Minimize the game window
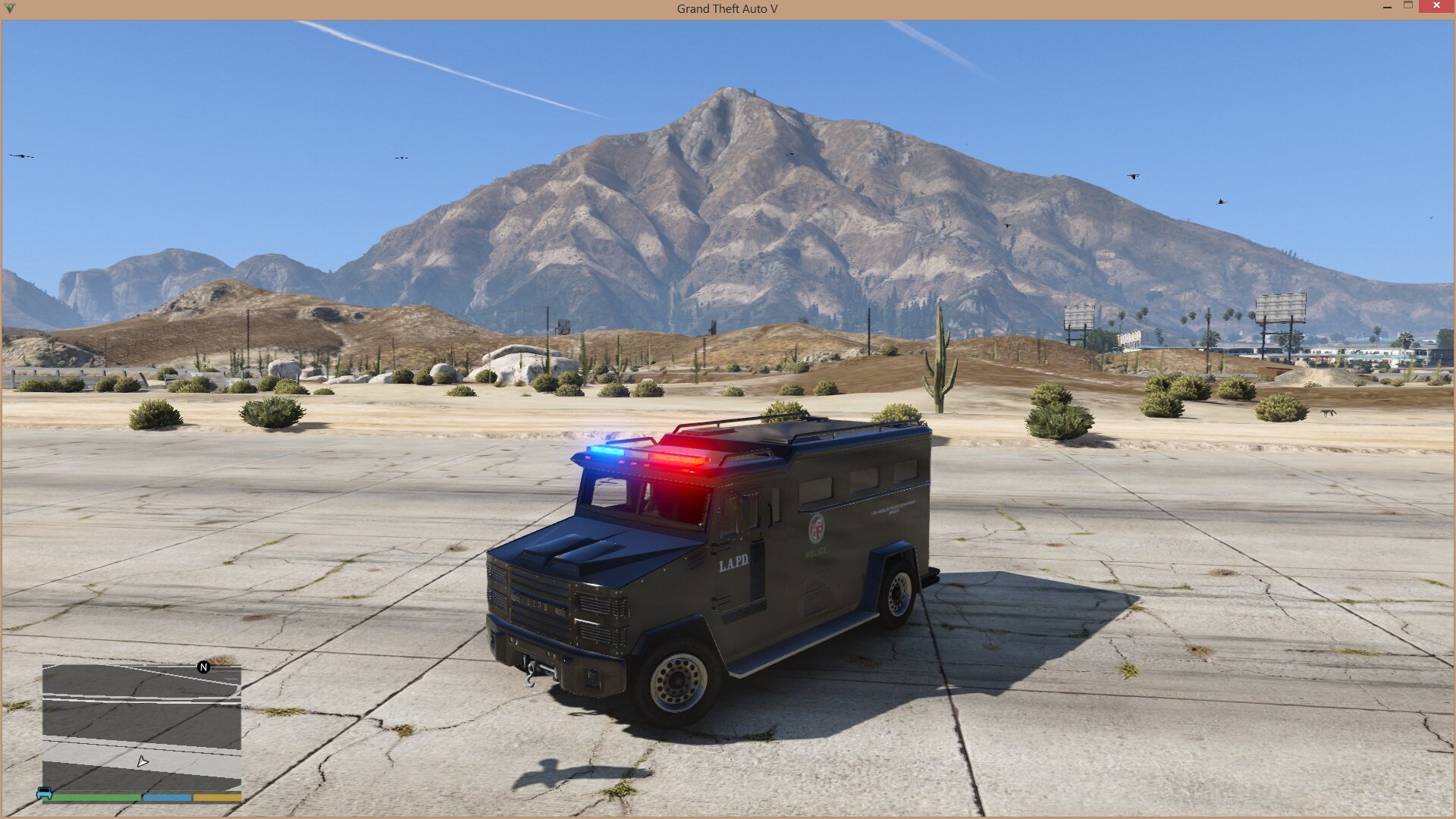 coord(1387,6)
